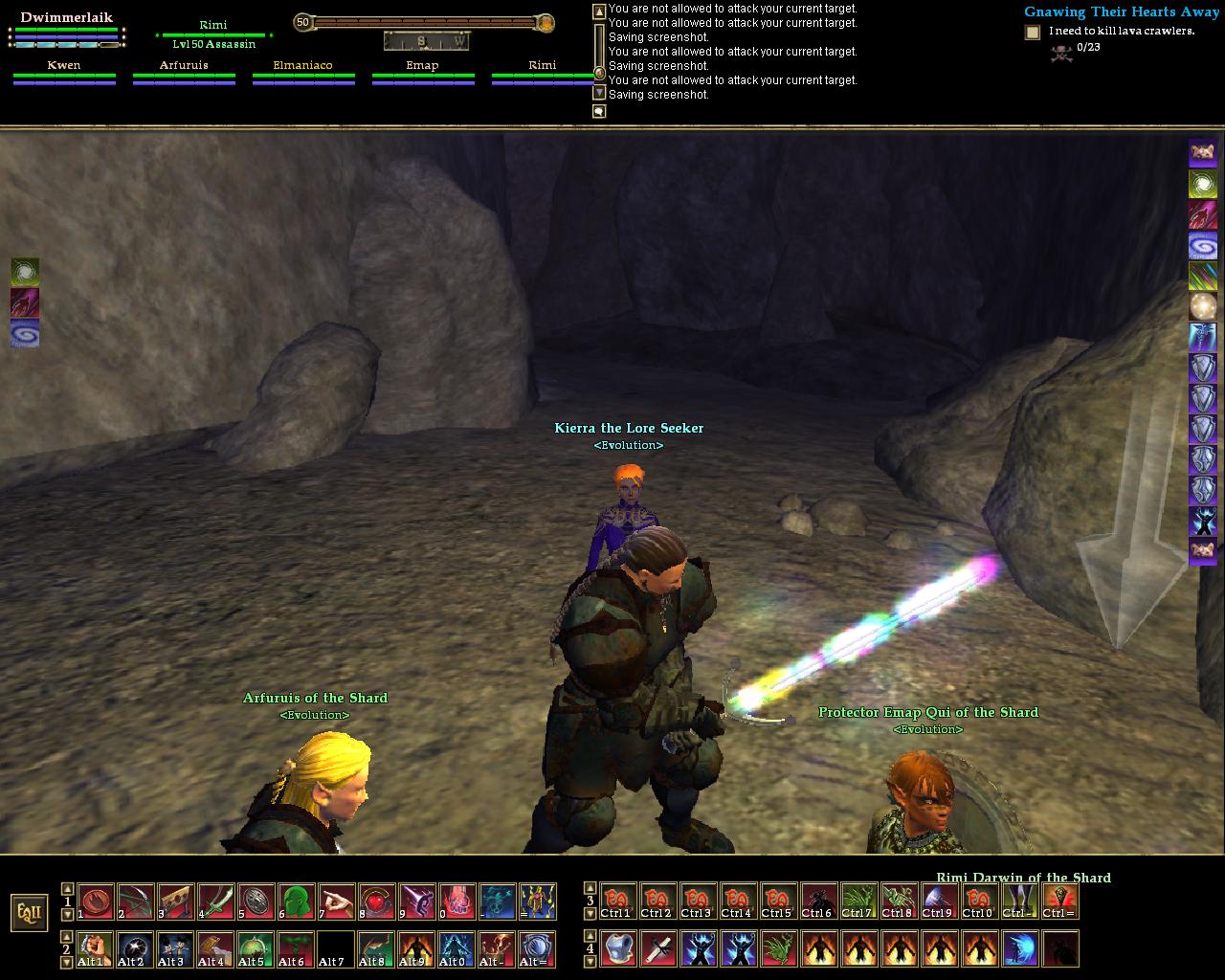
Task: Activate the green sword ability in slot 4
Action: click(x=215, y=902)
